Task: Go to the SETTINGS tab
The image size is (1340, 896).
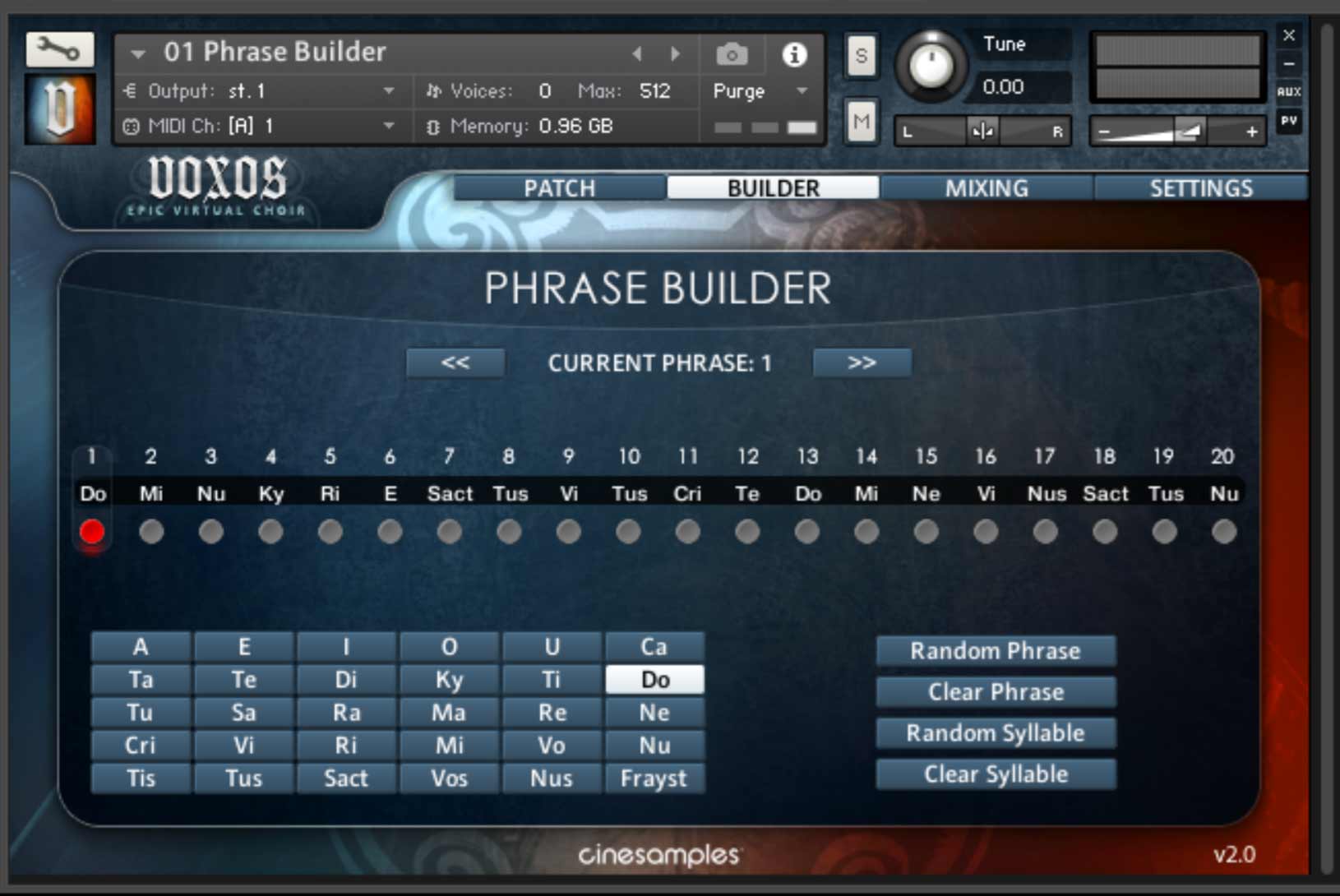Action: click(x=1200, y=188)
